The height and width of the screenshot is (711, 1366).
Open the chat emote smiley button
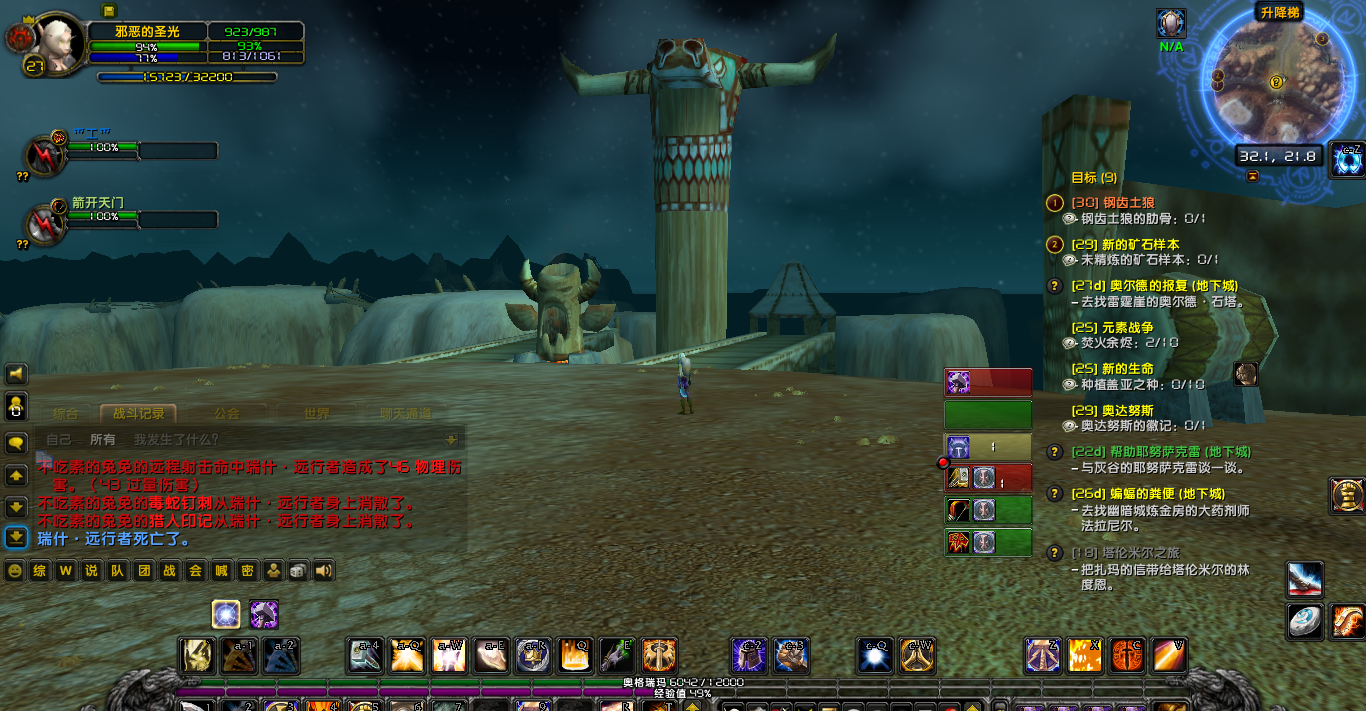[x=15, y=571]
